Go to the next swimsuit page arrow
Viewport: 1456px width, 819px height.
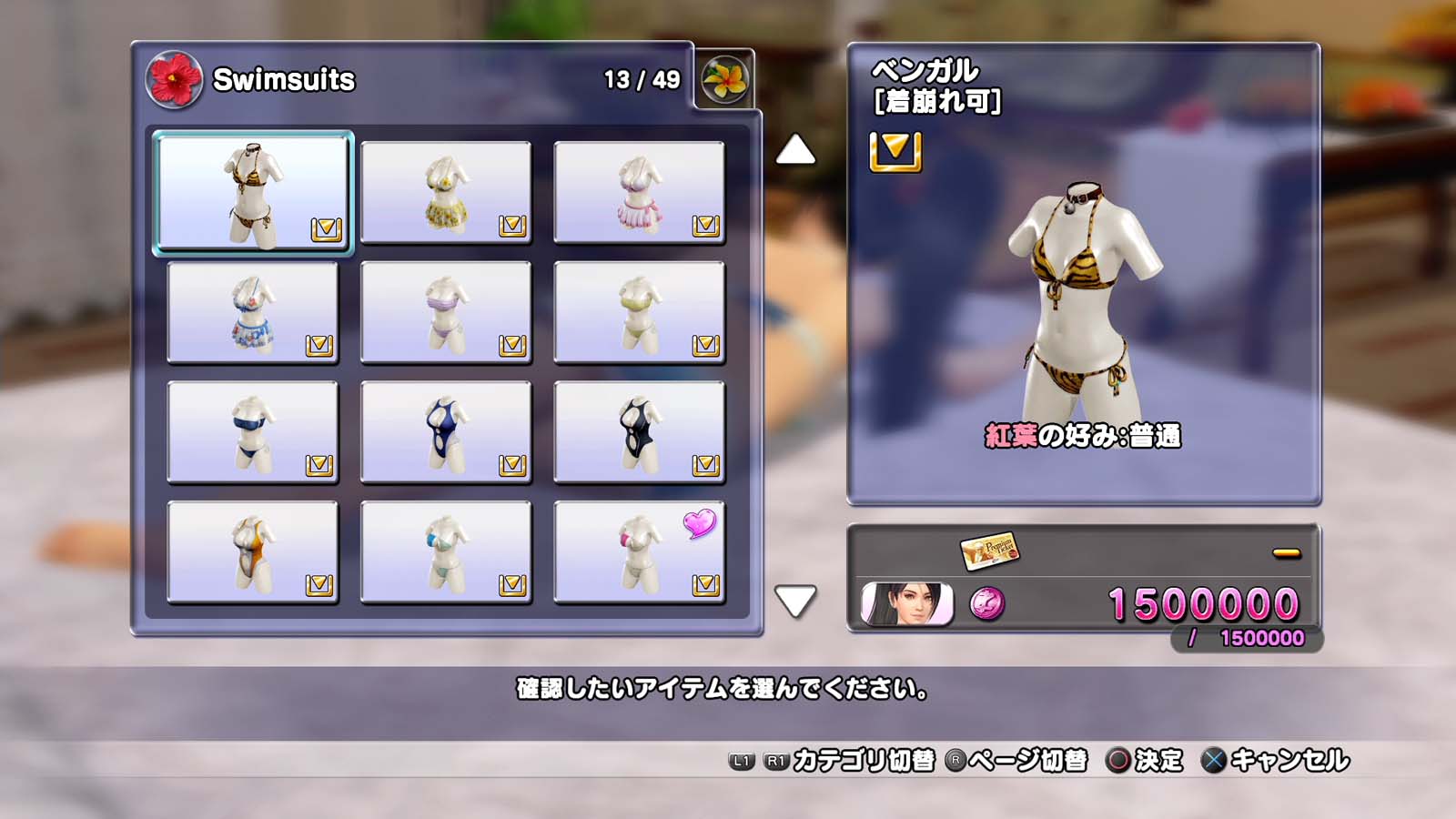click(x=795, y=601)
